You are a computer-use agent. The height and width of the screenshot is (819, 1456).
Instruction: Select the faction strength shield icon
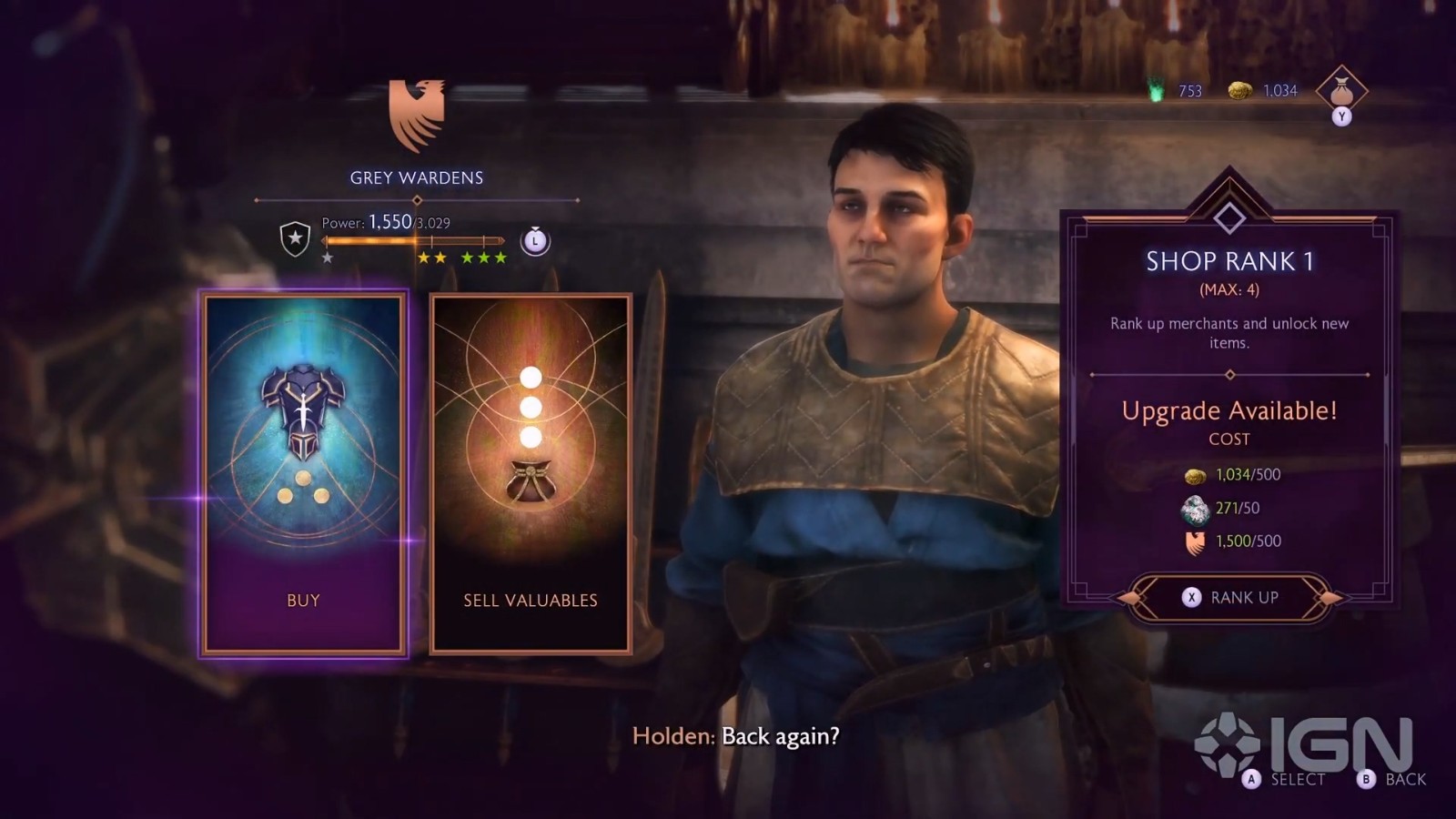(295, 239)
